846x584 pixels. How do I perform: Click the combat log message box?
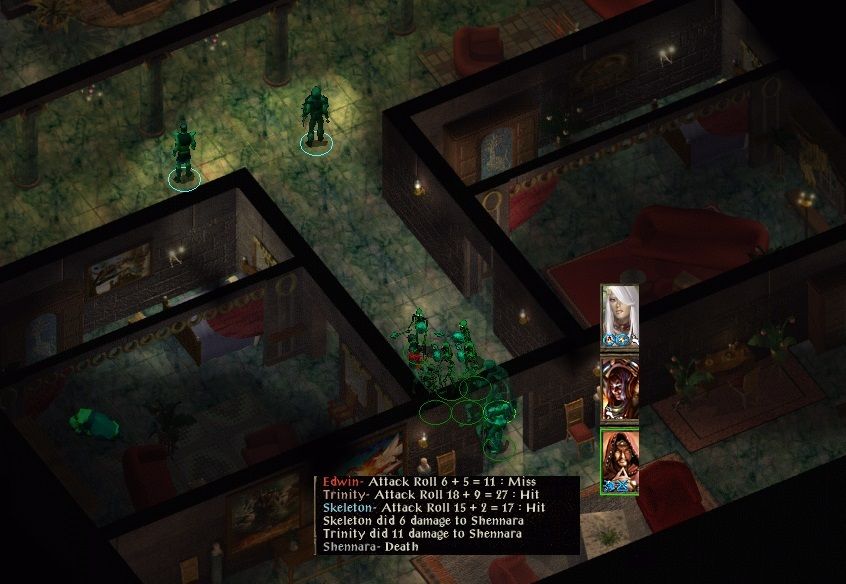point(446,514)
